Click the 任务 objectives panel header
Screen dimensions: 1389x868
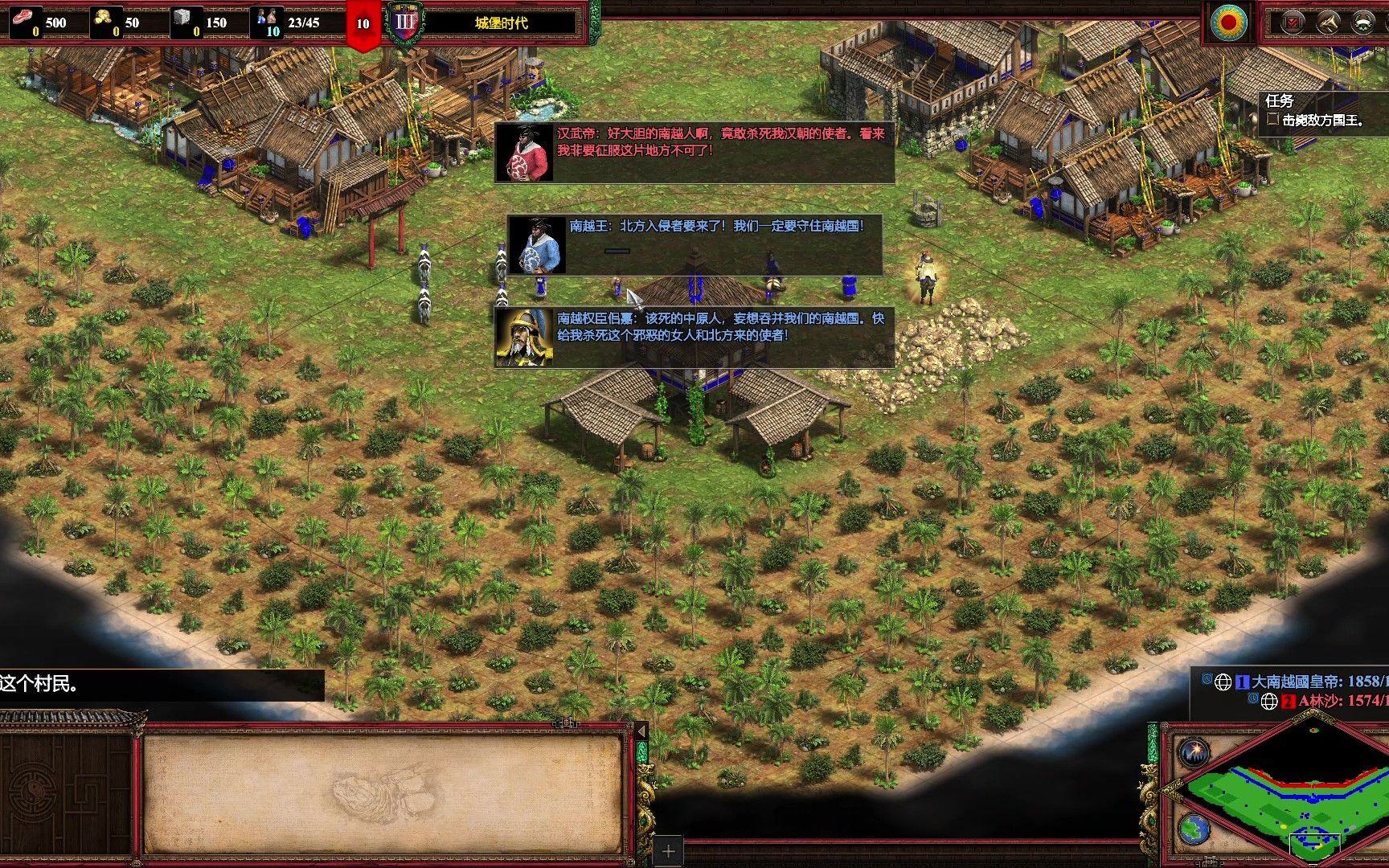pyautogui.click(x=1280, y=100)
